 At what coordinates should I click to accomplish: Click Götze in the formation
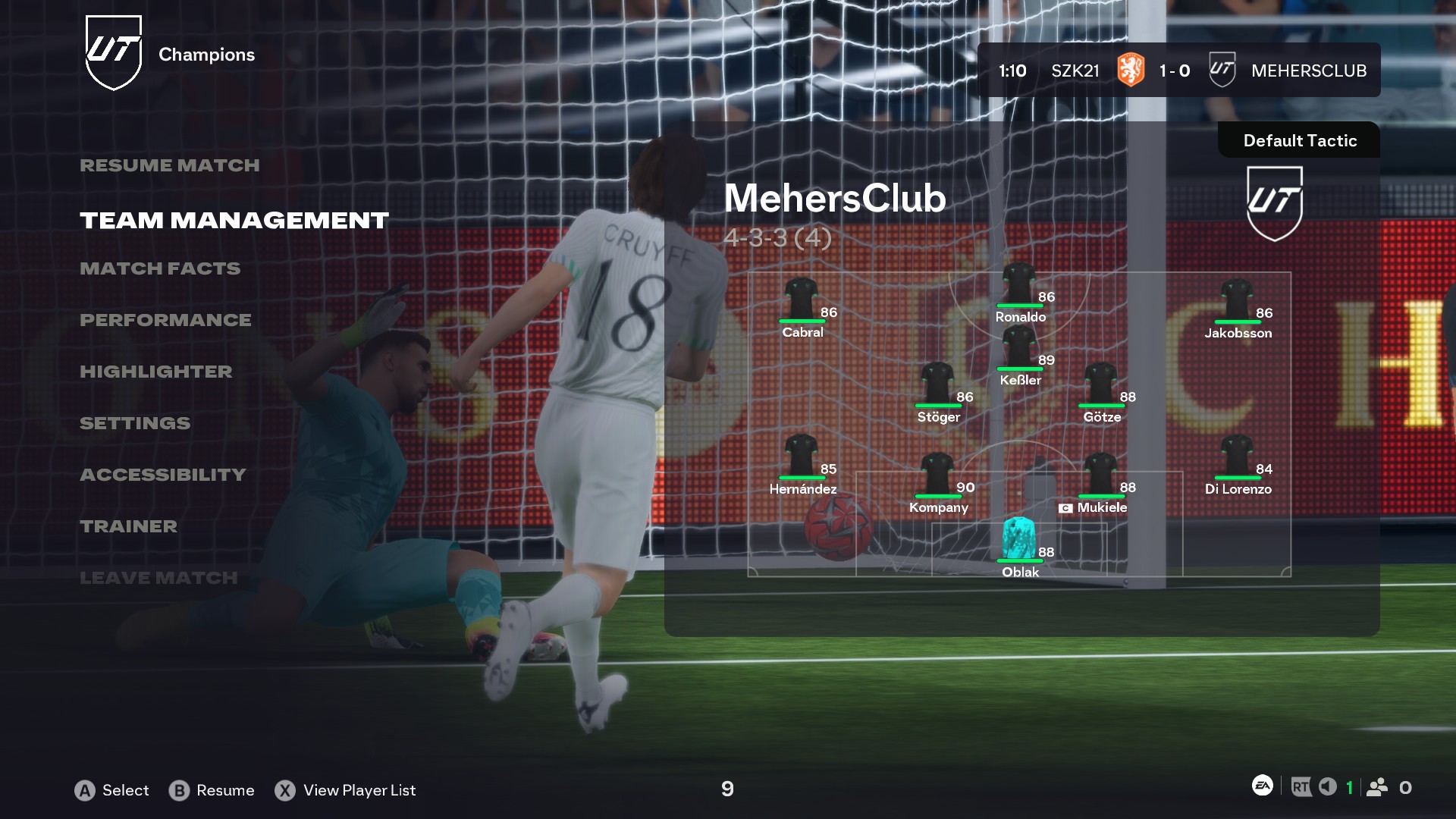1100,384
